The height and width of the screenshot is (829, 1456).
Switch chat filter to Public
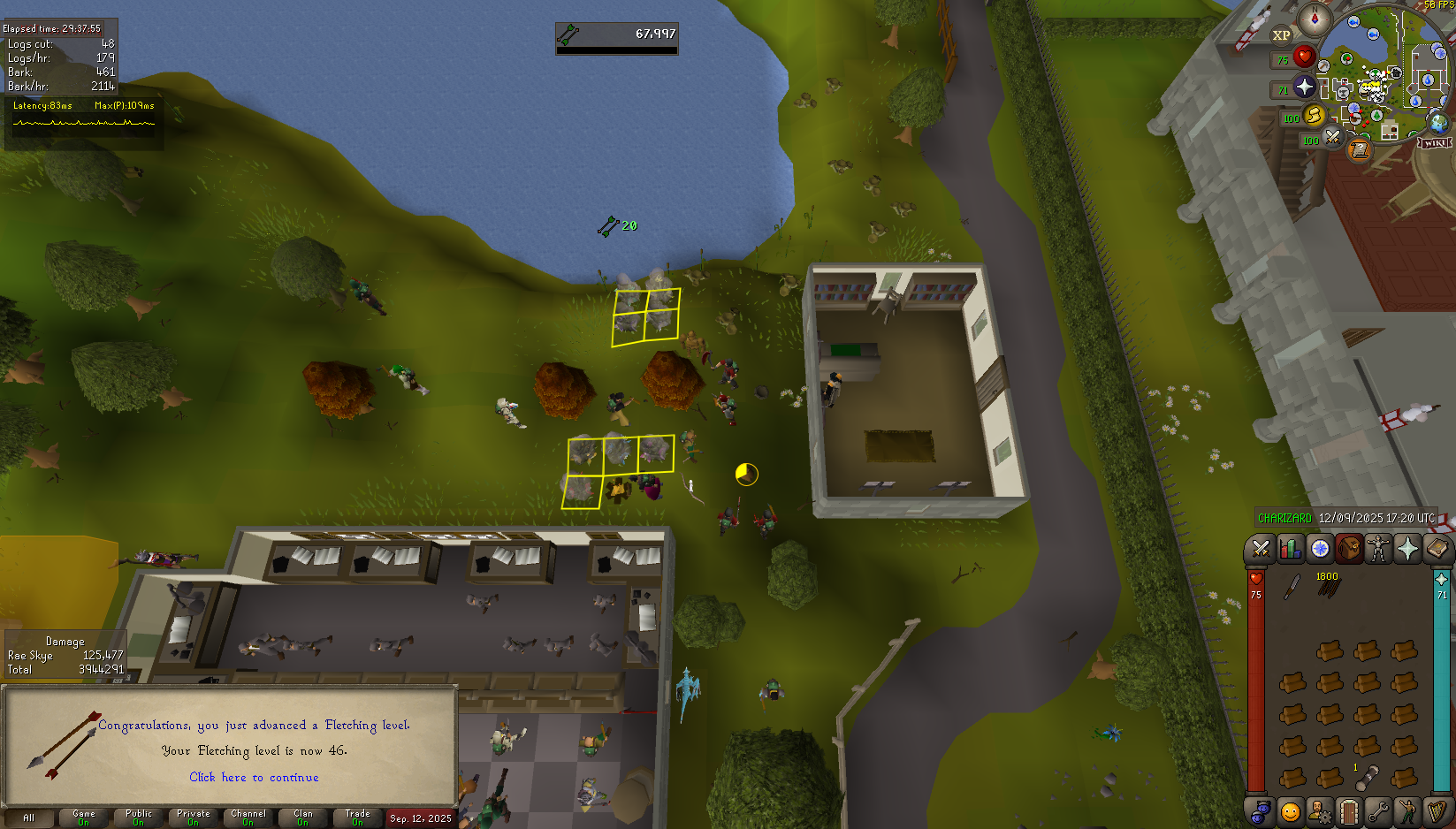coord(139,818)
